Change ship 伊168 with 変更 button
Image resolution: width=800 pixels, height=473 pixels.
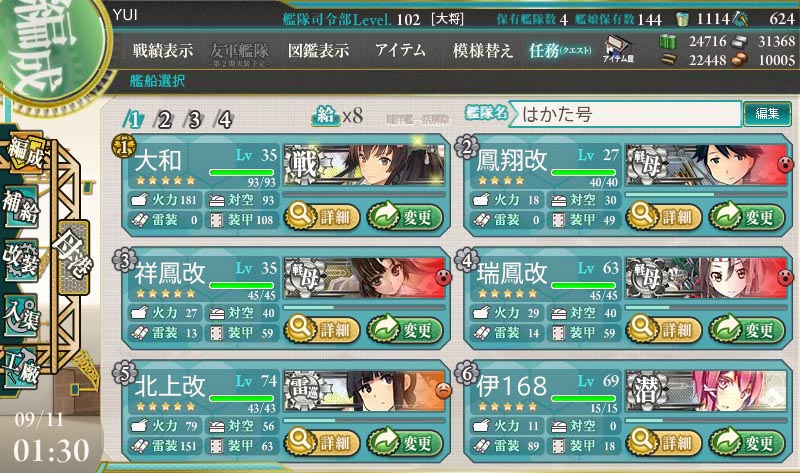pyautogui.click(x=746, y=441)
